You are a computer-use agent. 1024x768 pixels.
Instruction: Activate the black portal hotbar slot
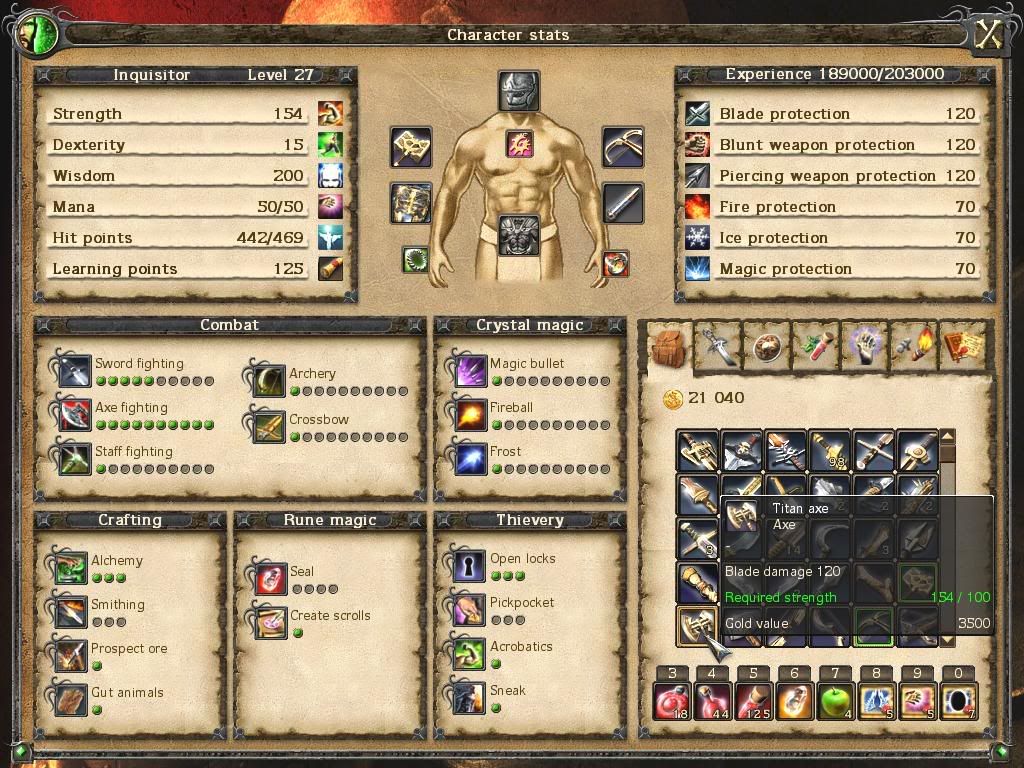pos(958,701)
